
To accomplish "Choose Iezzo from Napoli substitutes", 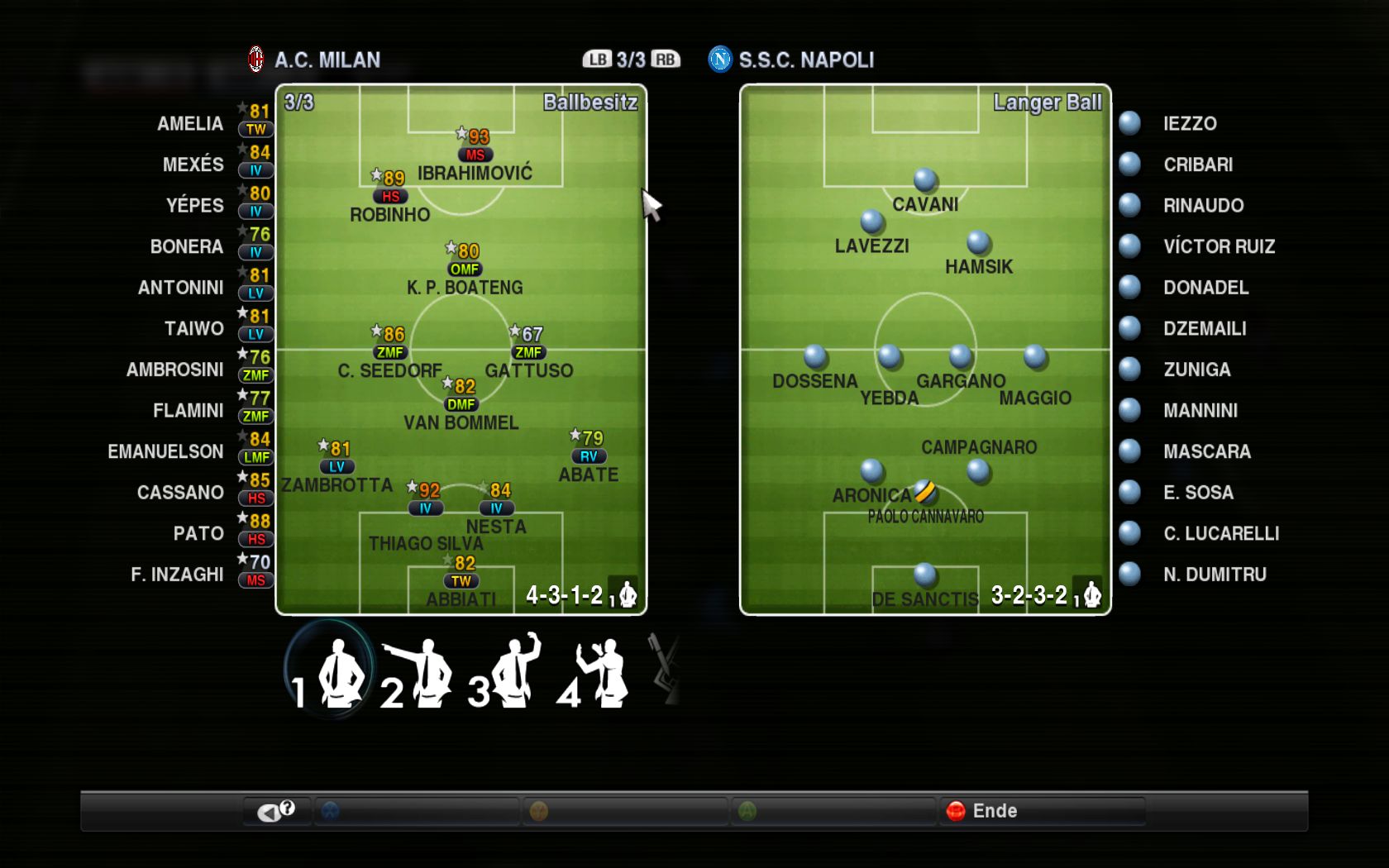I will point(1189,124).
